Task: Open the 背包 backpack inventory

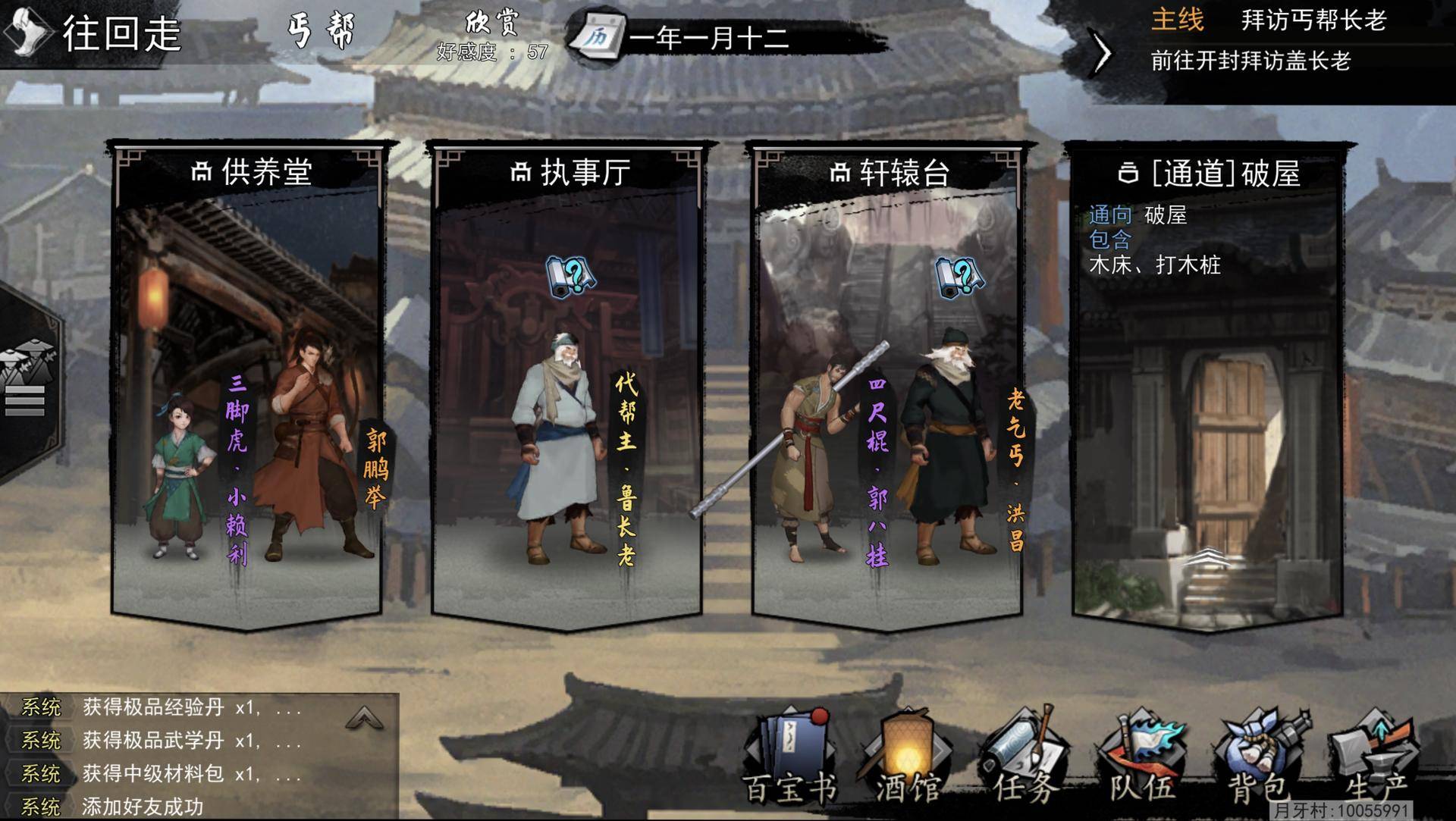Action: pos(1259,758)
